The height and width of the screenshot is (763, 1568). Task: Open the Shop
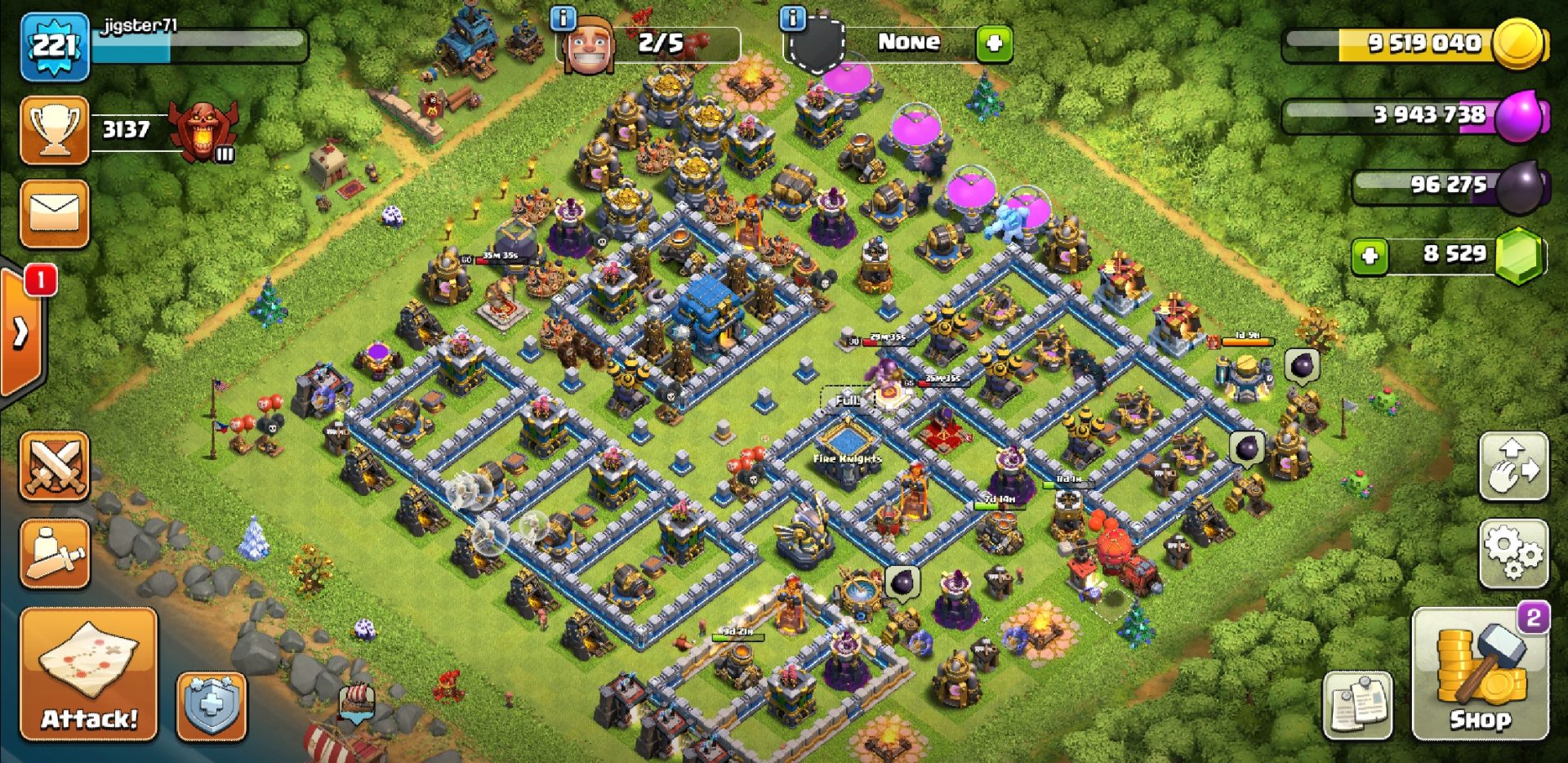[1479, 675]
